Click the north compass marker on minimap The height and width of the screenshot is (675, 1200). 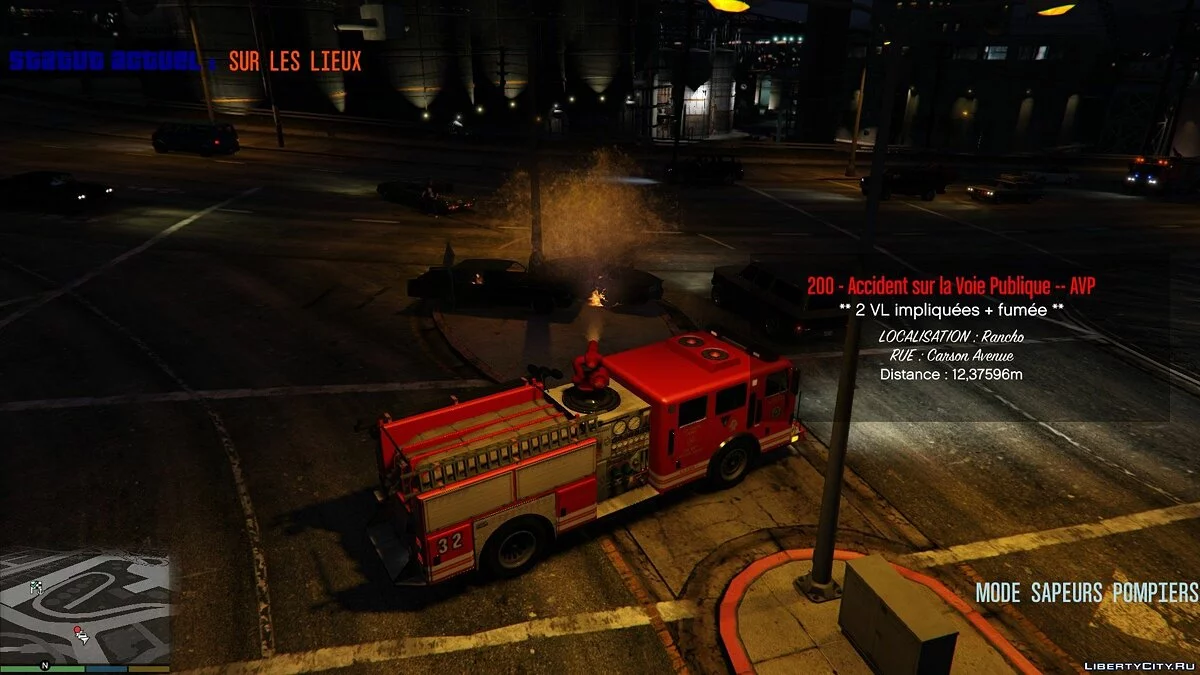[44, 665]
